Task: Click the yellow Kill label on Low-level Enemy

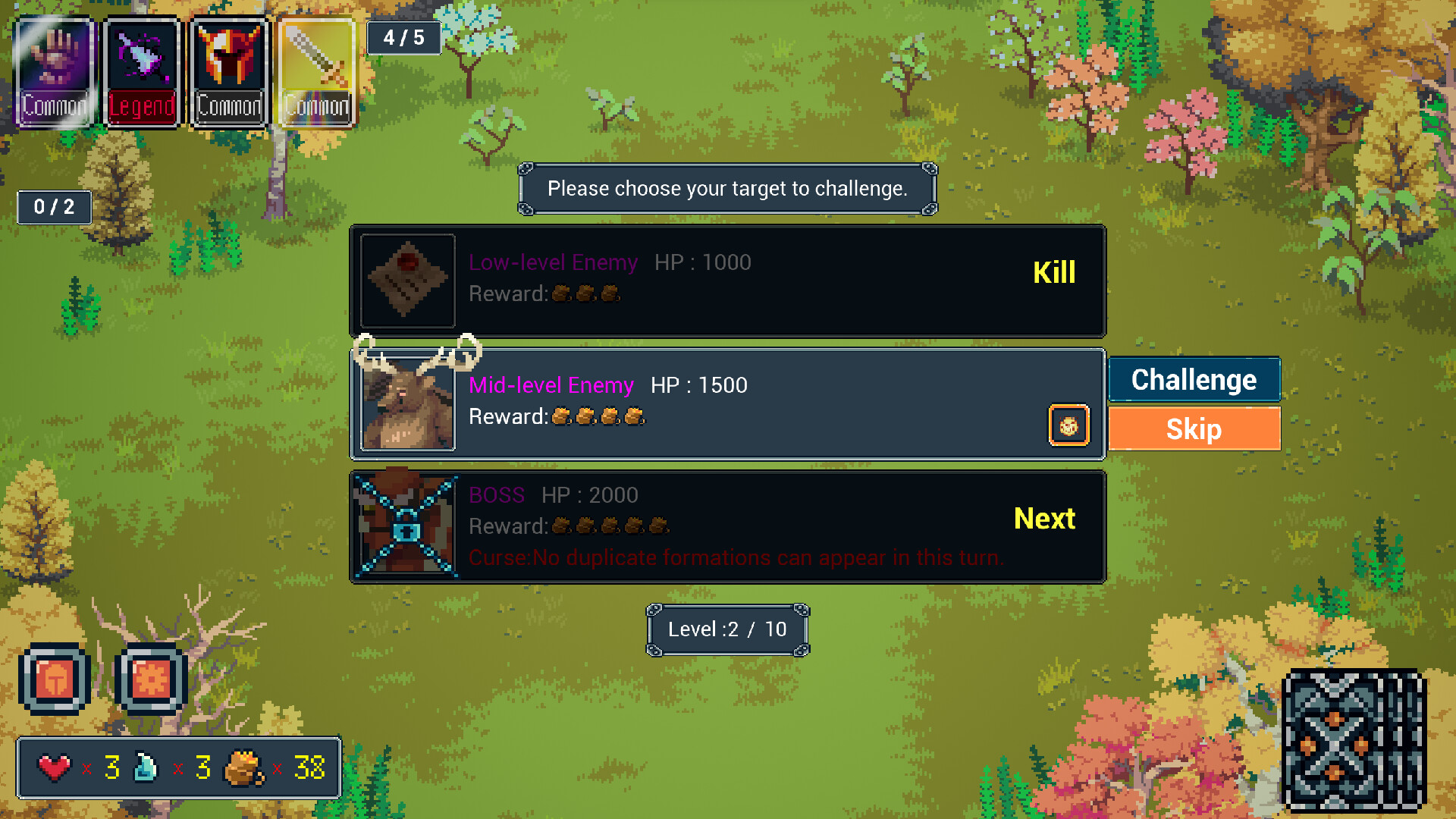Action: 1055,271
